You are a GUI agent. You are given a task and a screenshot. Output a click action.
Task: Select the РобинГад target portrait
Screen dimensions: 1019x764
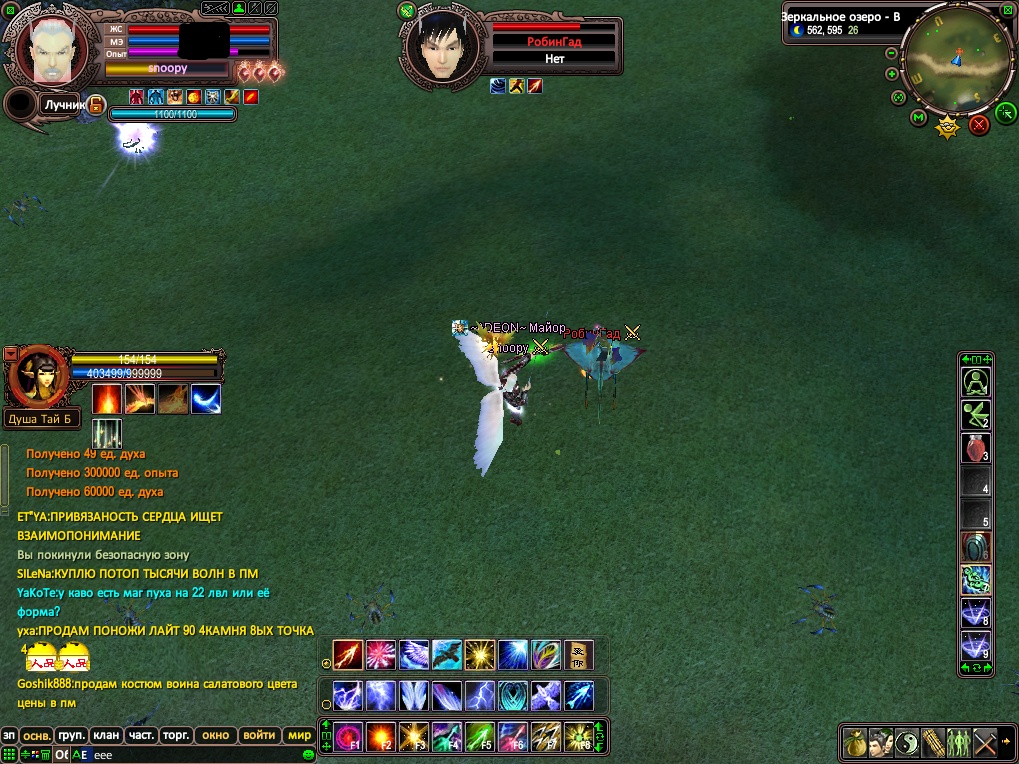(440, 48)
